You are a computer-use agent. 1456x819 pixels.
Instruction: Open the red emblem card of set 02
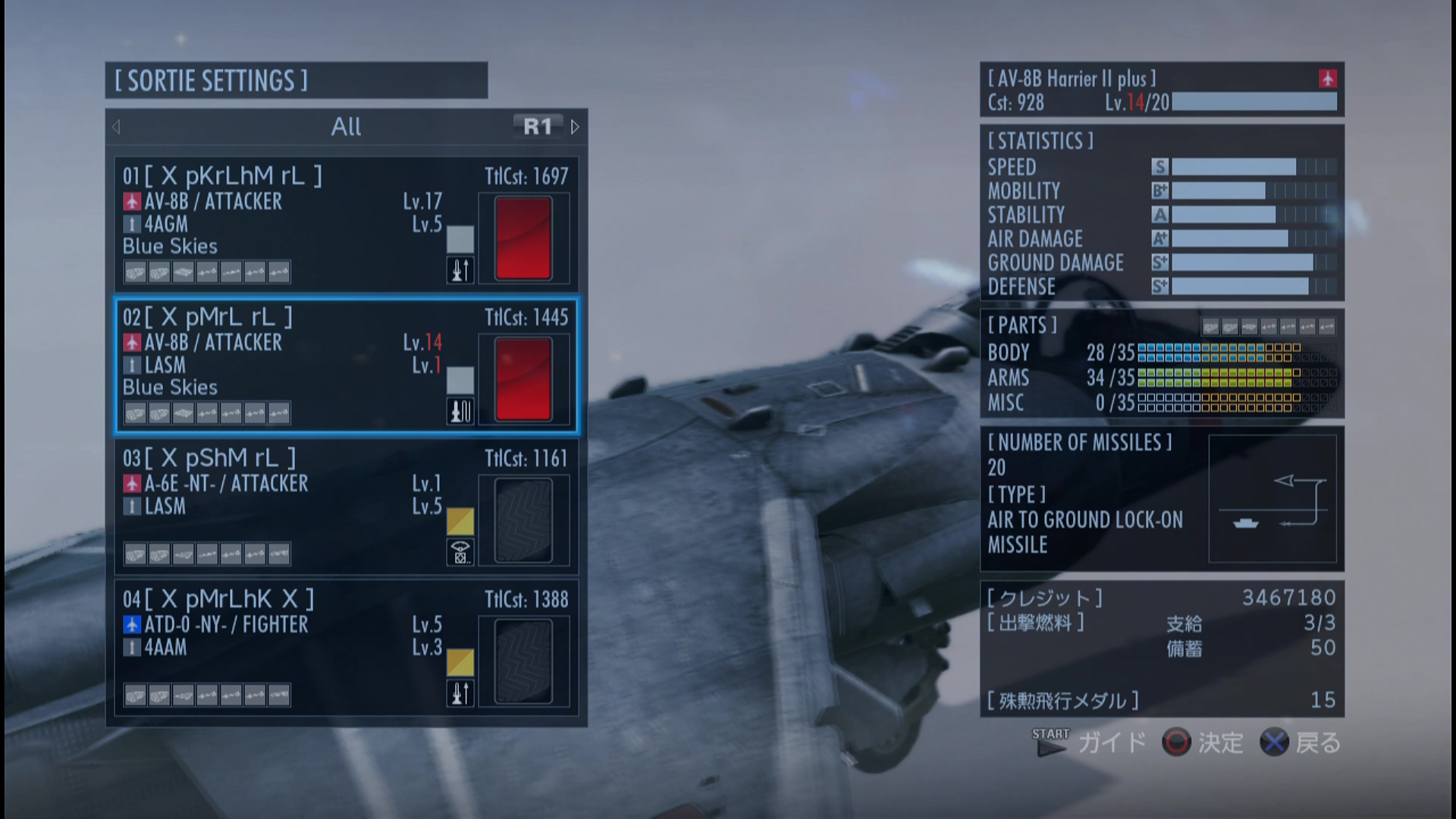pos(523,379)
